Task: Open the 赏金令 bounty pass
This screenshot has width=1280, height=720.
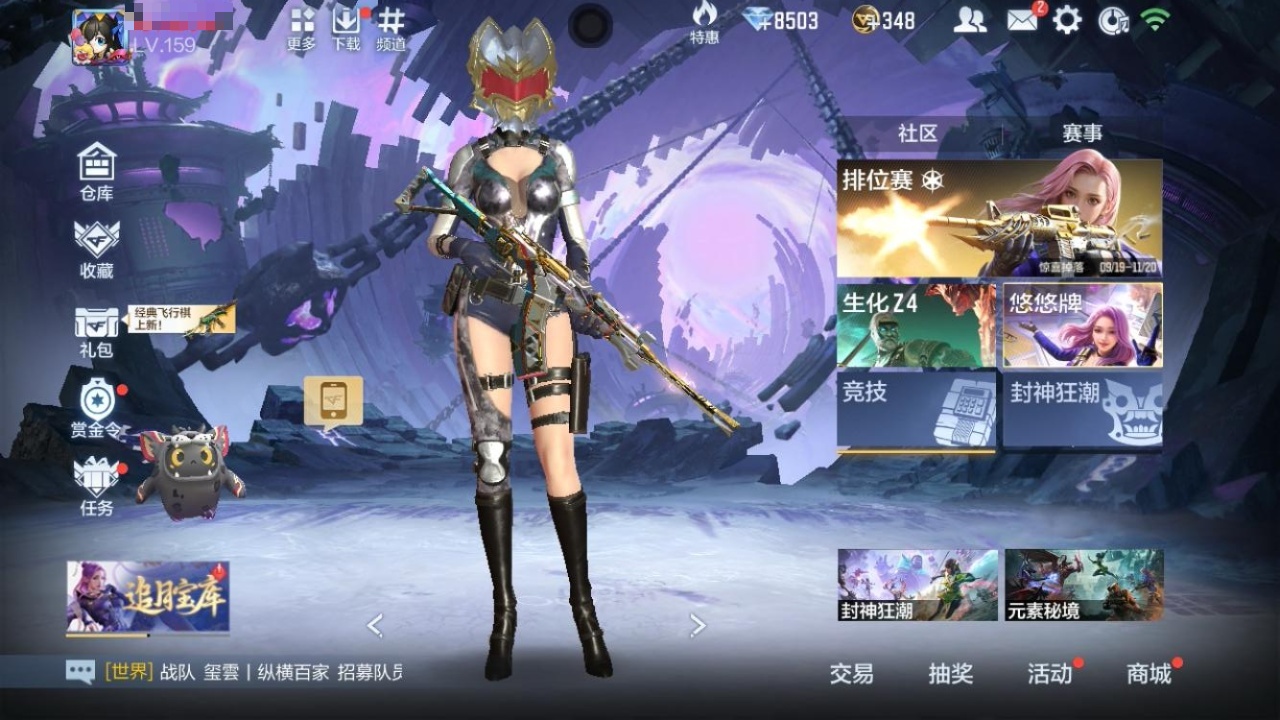Action: 97,409
